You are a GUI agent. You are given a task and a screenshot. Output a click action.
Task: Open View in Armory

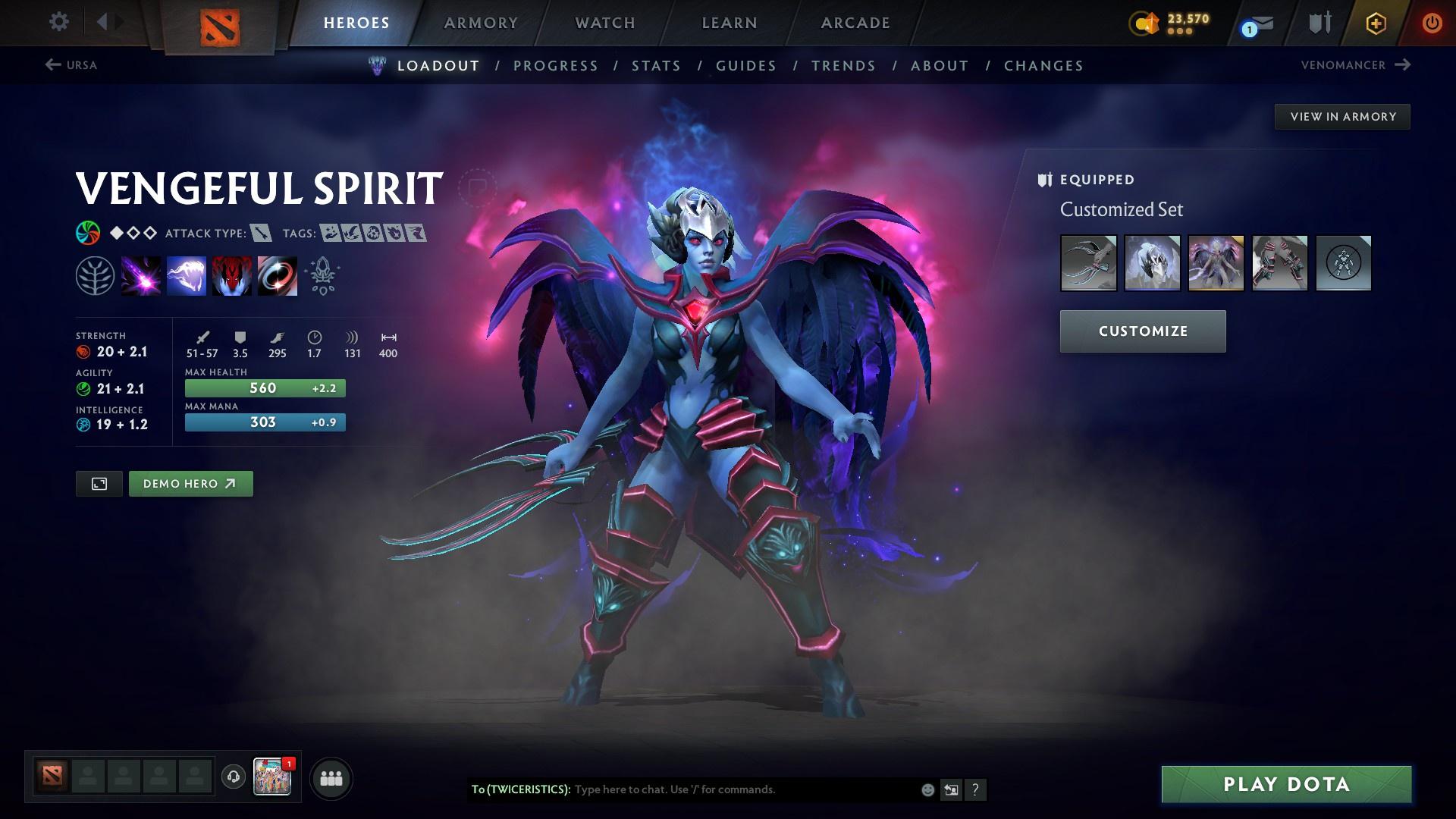1342,116
